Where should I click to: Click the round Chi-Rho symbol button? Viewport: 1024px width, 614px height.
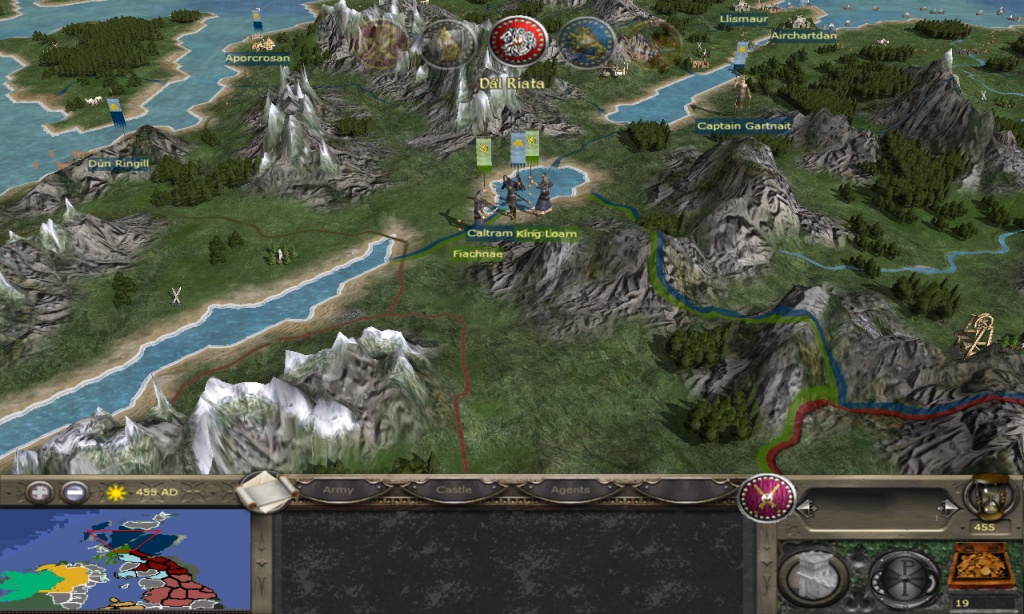901,575
